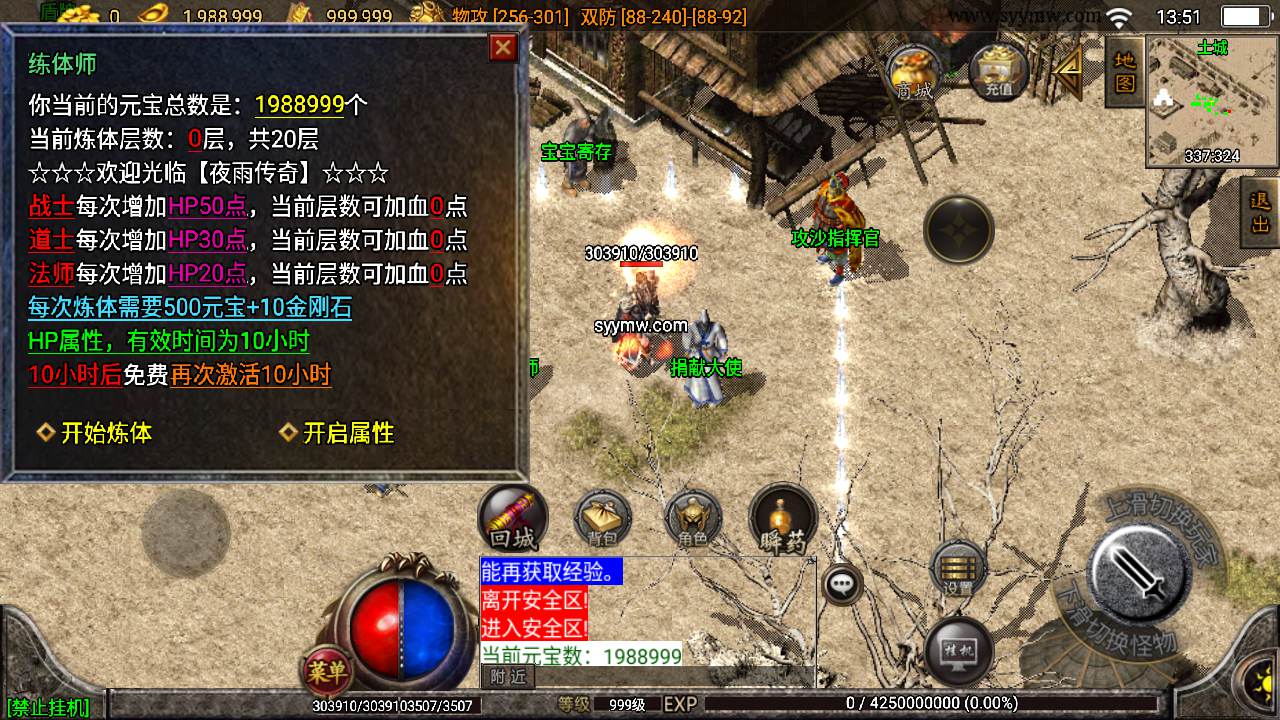Use the 瞬药 potion button
Image resolution: width=1280 pixels, height=720 pixels.
pyautogui.click(x=783, y=520)
